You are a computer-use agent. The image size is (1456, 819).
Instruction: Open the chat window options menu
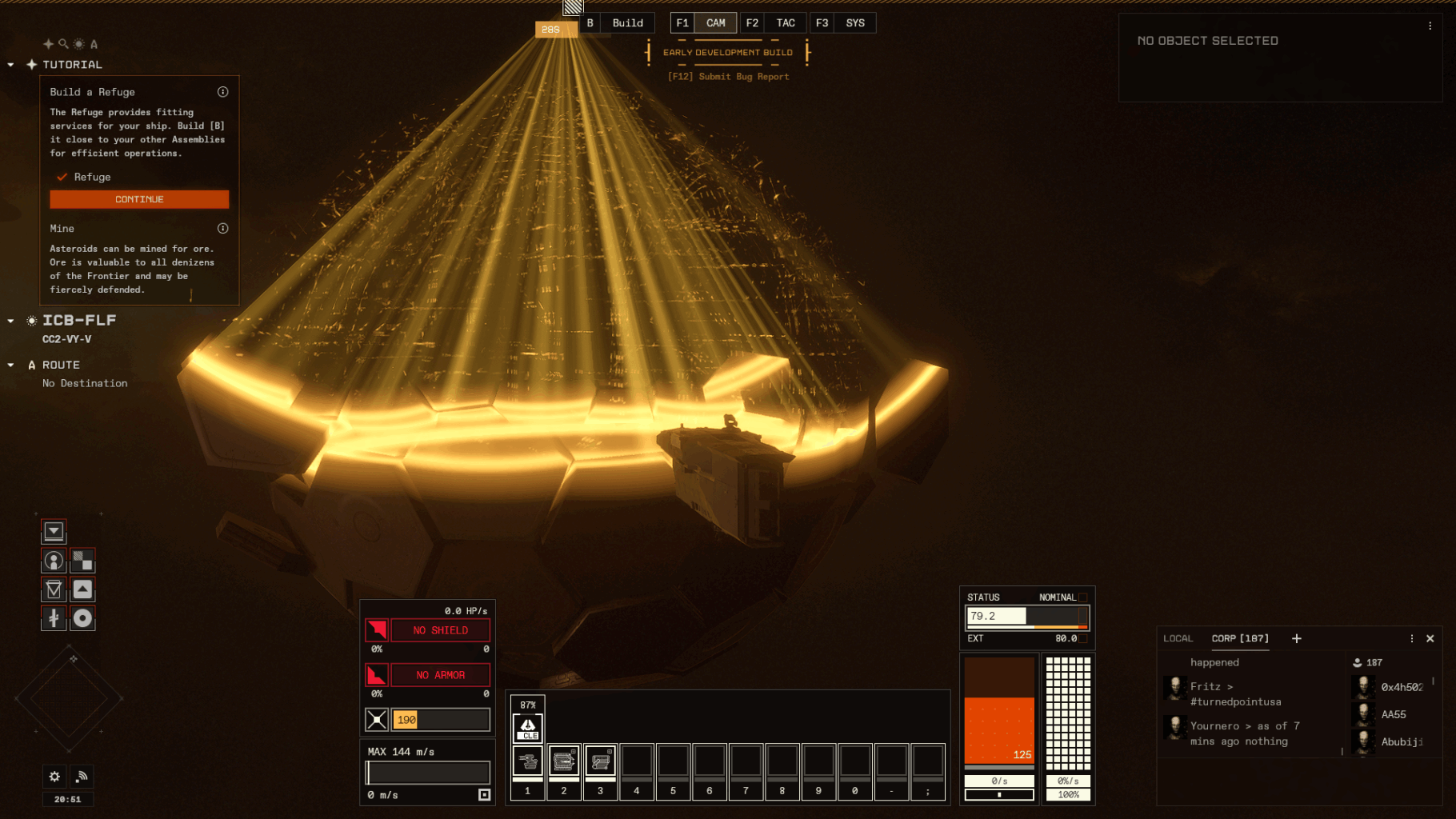[1412, 638]
